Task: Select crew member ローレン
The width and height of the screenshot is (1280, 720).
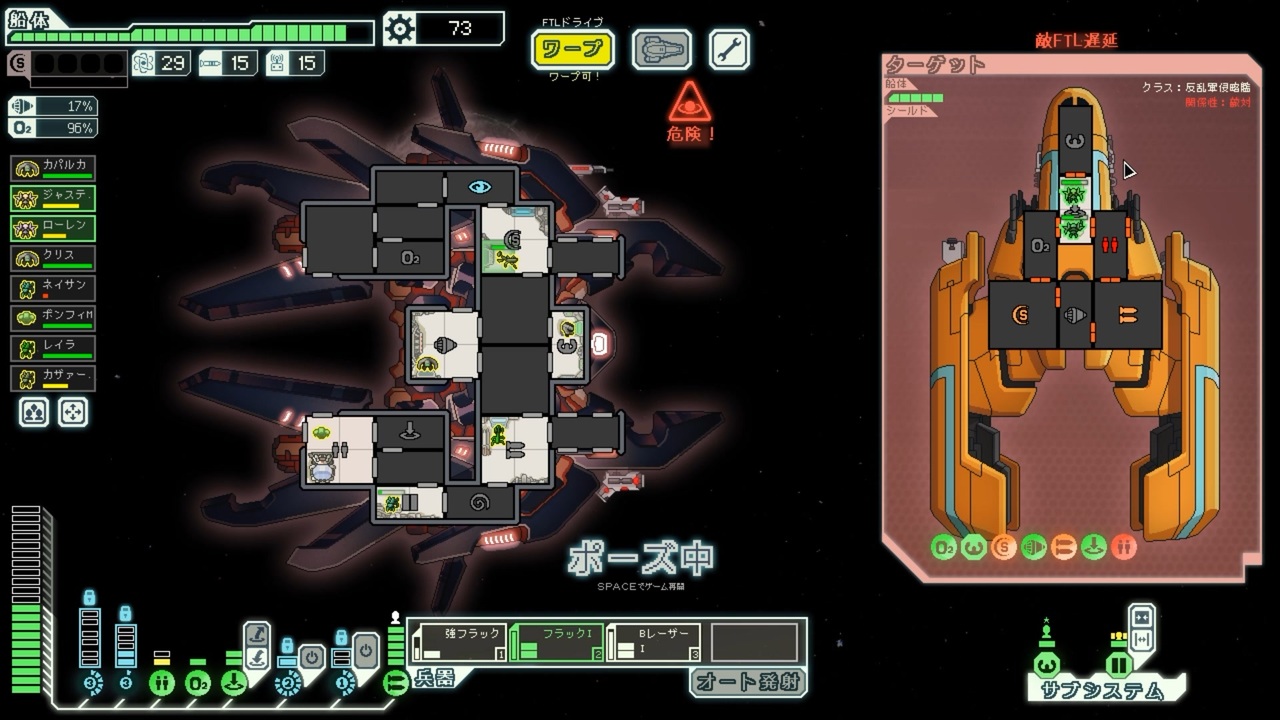Action: pos(53,228)
